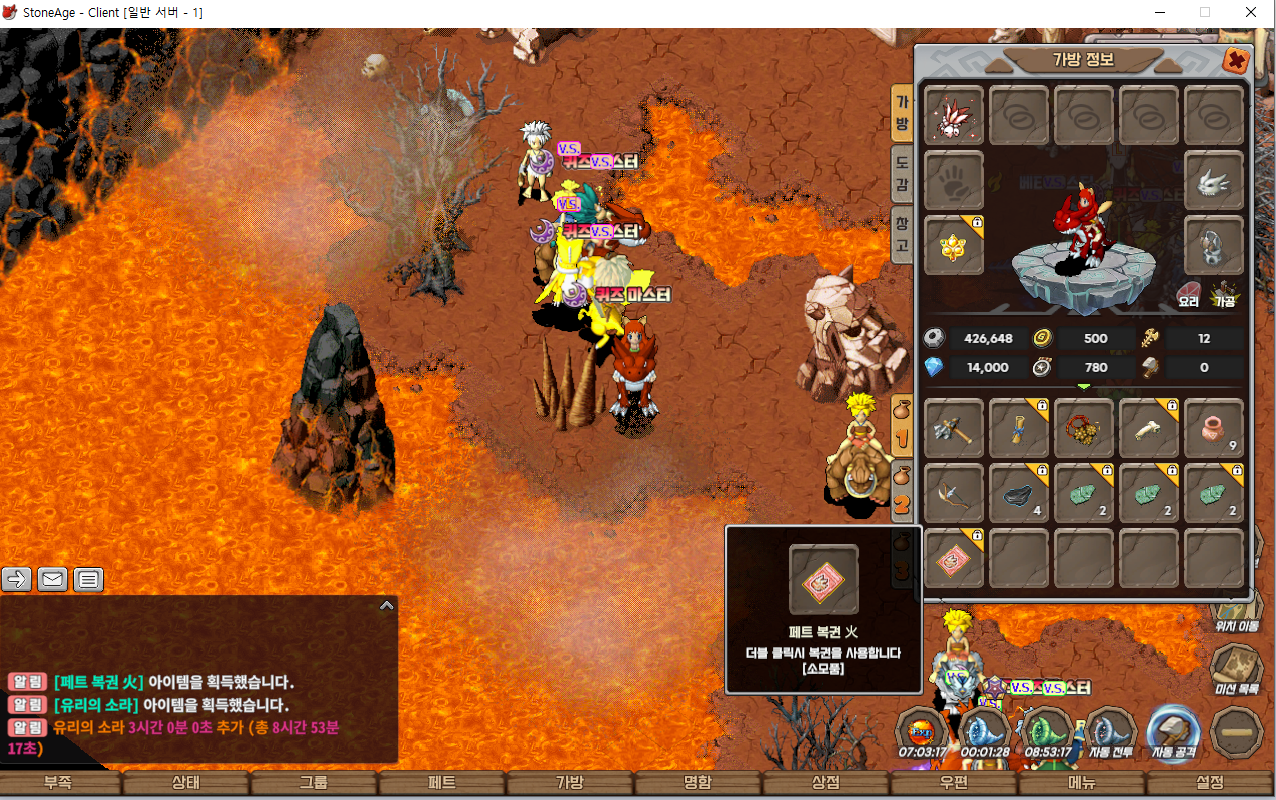Select the clay pot stack of 9
This screenshot has height=800, width=1276.
[x=1214, y=429]
